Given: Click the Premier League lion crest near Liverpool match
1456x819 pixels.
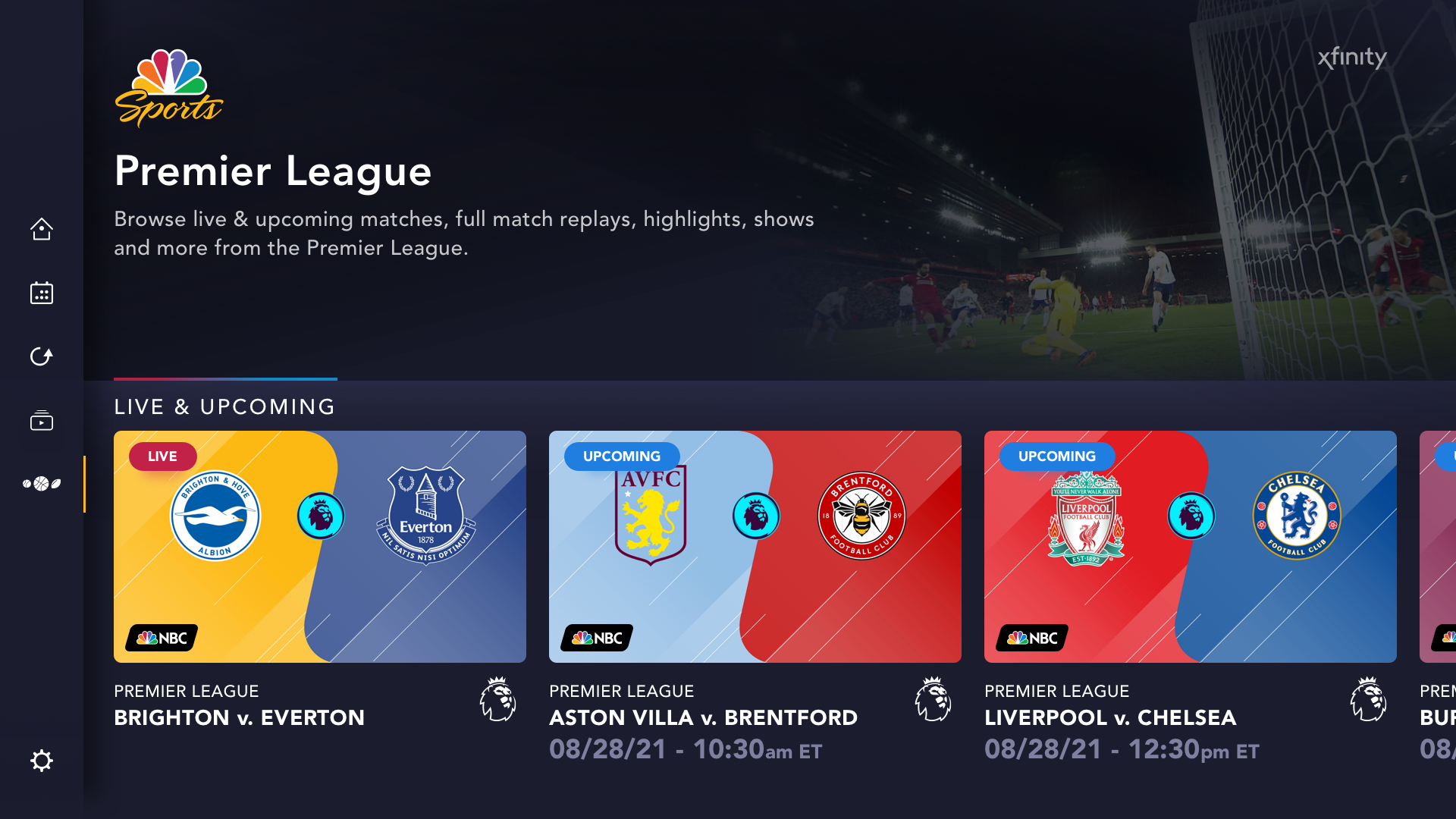Looking at the screenshot, I should tap(1367, 700).
